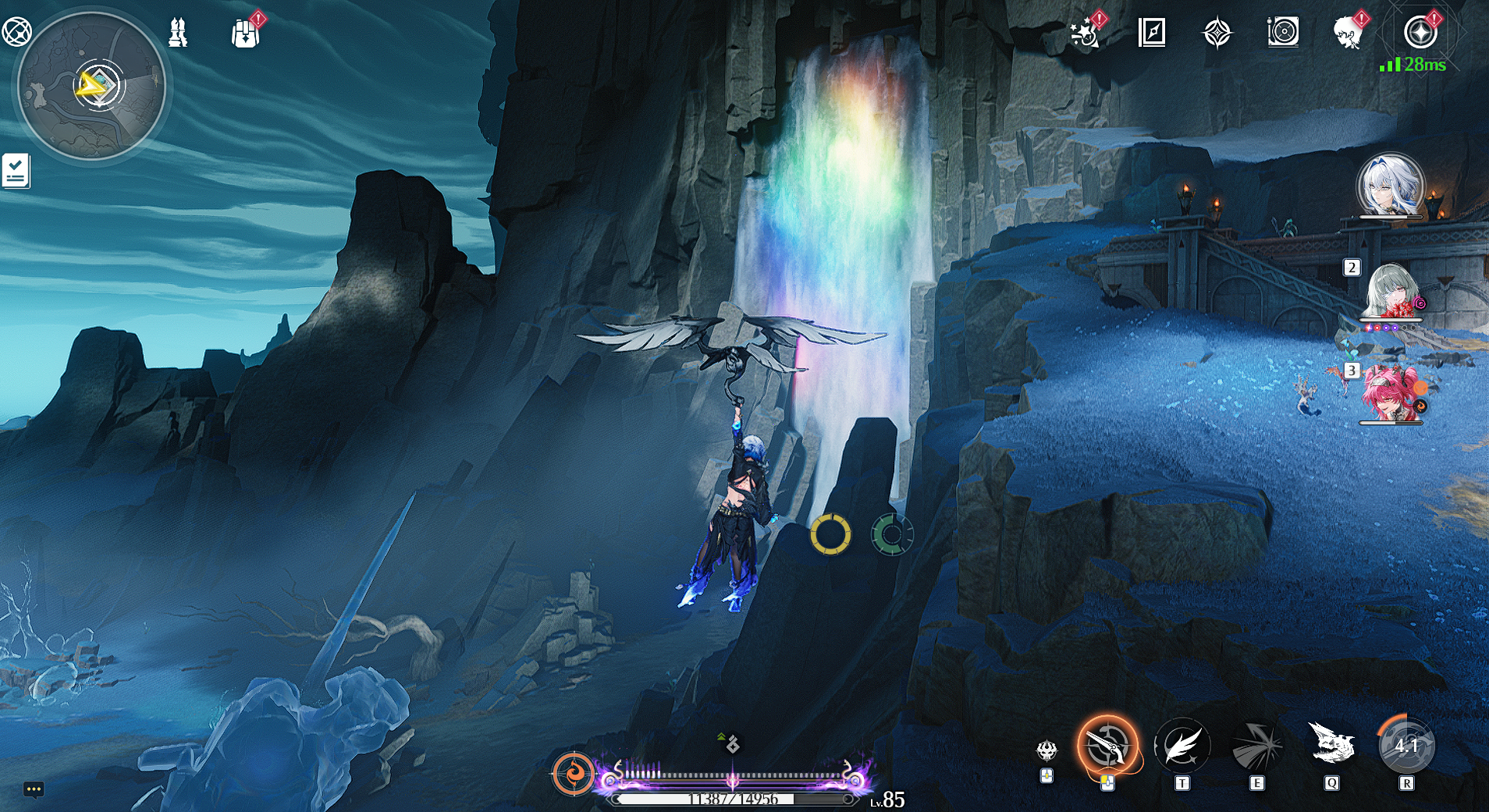This screenshot has height=812, width=1489.
Task: Open the character head profile icon
Action: click(x=1348, y=34)
